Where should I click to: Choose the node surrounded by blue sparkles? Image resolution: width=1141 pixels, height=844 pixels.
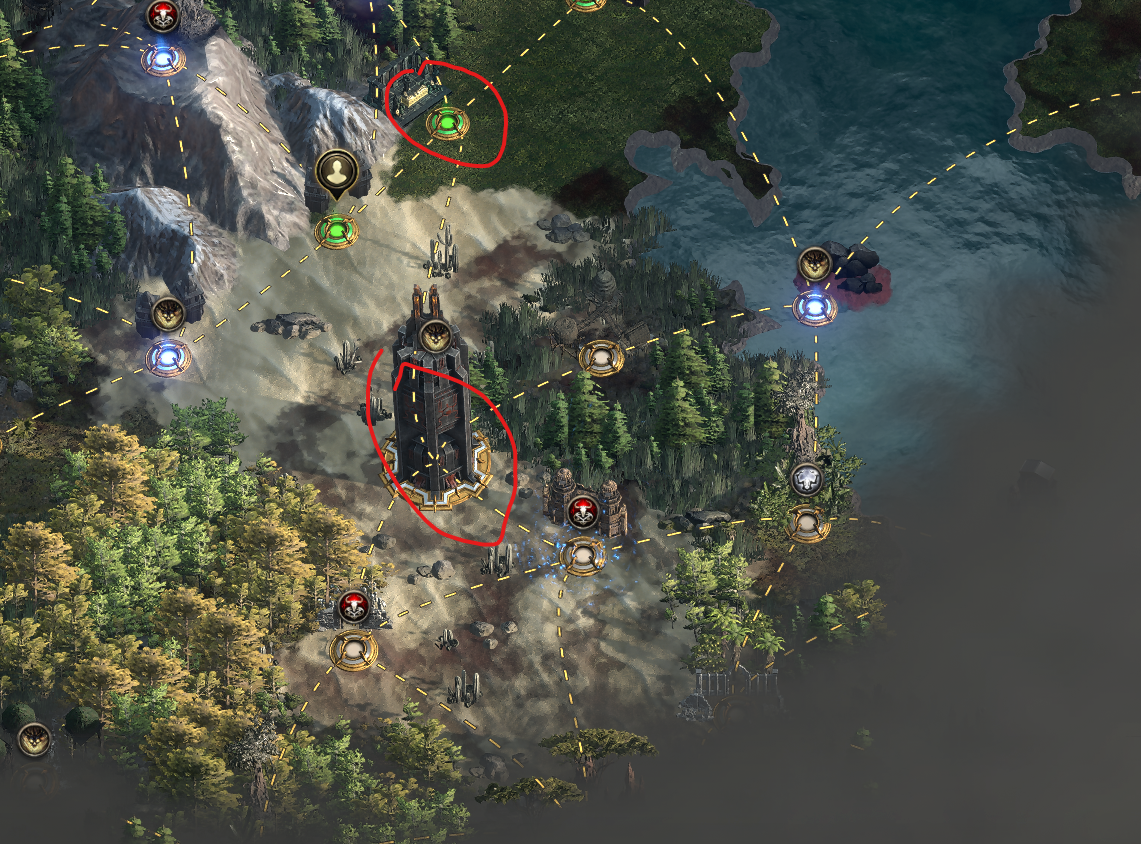(582, 555)
